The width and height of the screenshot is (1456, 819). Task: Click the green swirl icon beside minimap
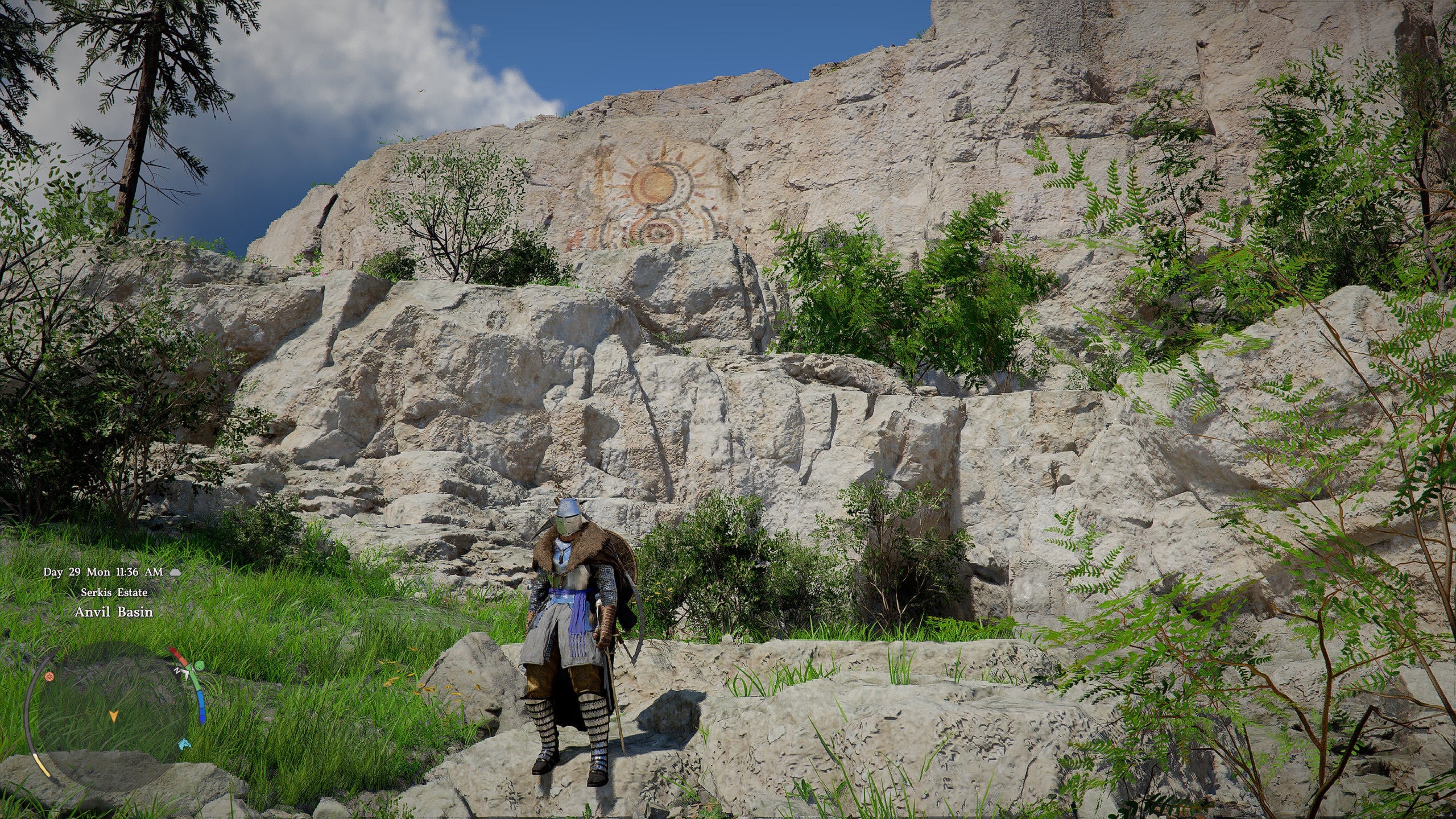(x=199, y=666)
